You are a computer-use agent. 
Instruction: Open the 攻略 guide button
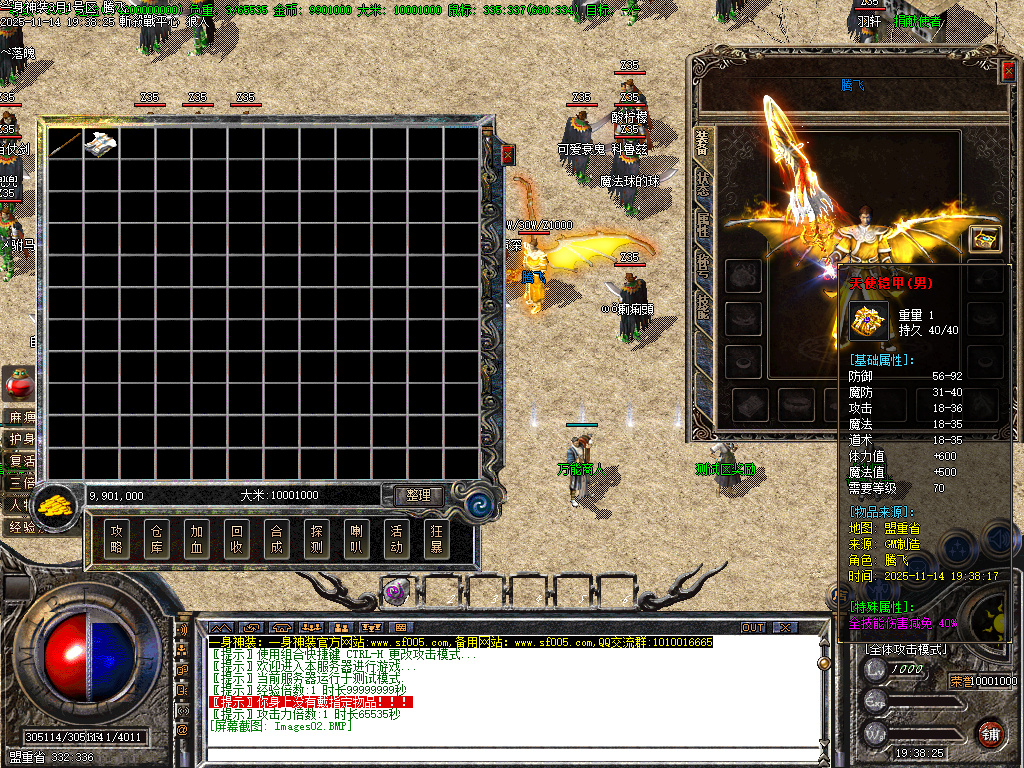point(117,539)
